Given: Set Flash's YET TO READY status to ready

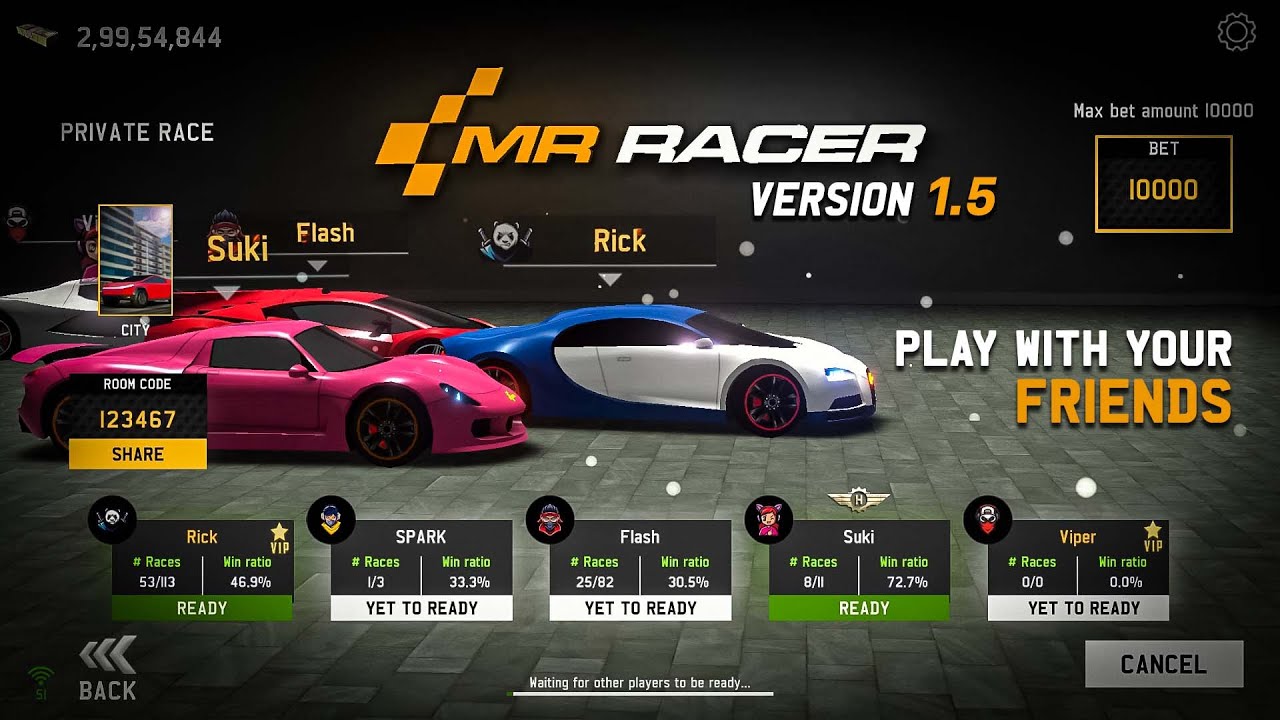Looking at the screenshot, I should click(x=640, y=608).
